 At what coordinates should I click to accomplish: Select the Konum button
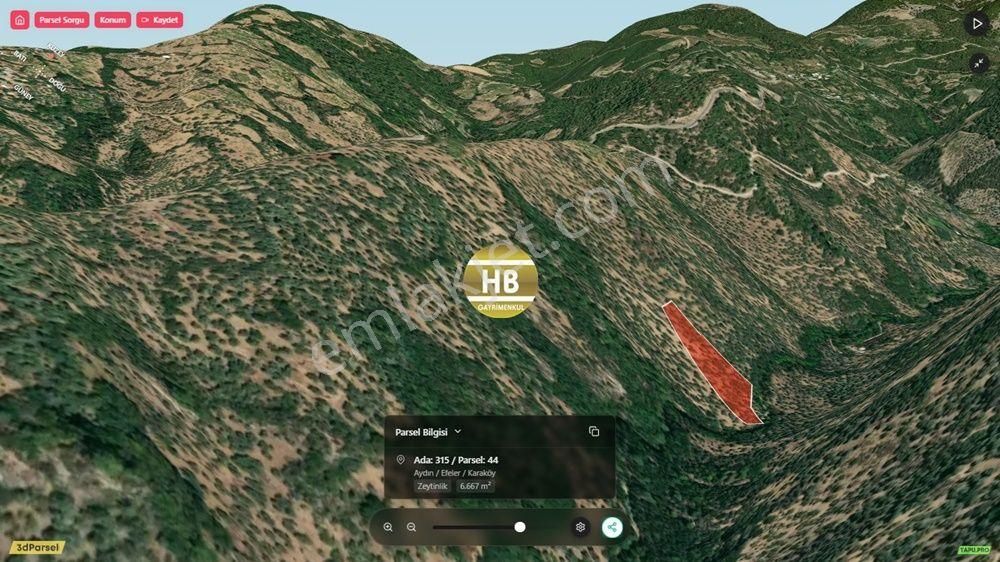112,20
